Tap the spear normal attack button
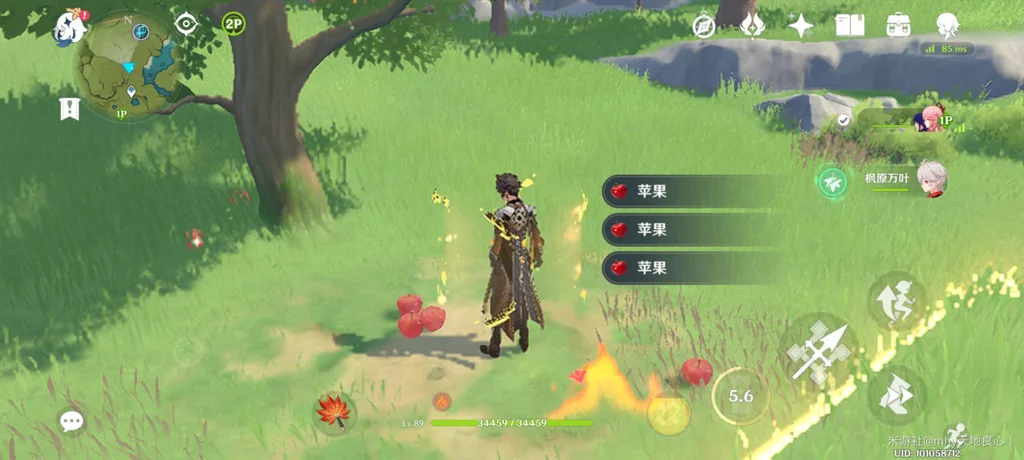The height and width of the screenshot is (460, 1024). click(818, 351)
